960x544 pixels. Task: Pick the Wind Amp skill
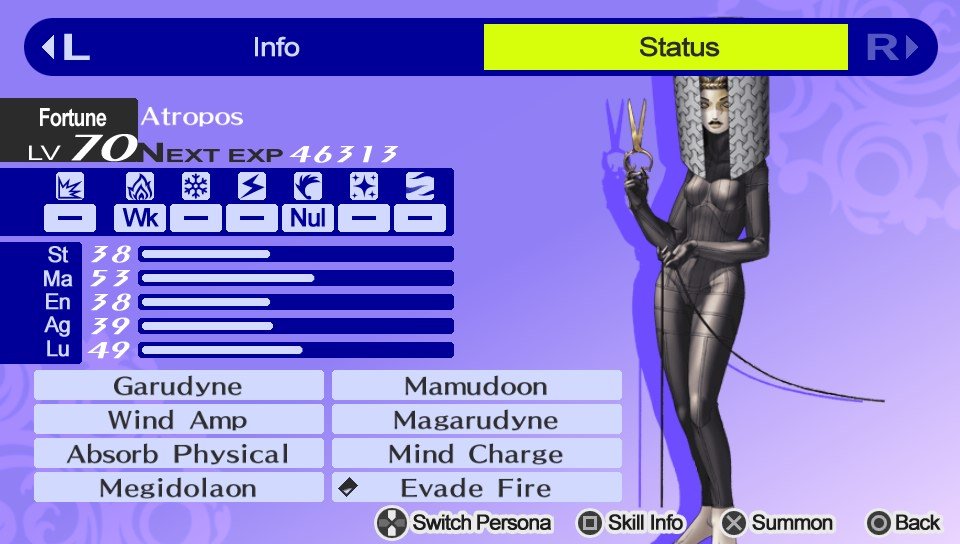178,420
